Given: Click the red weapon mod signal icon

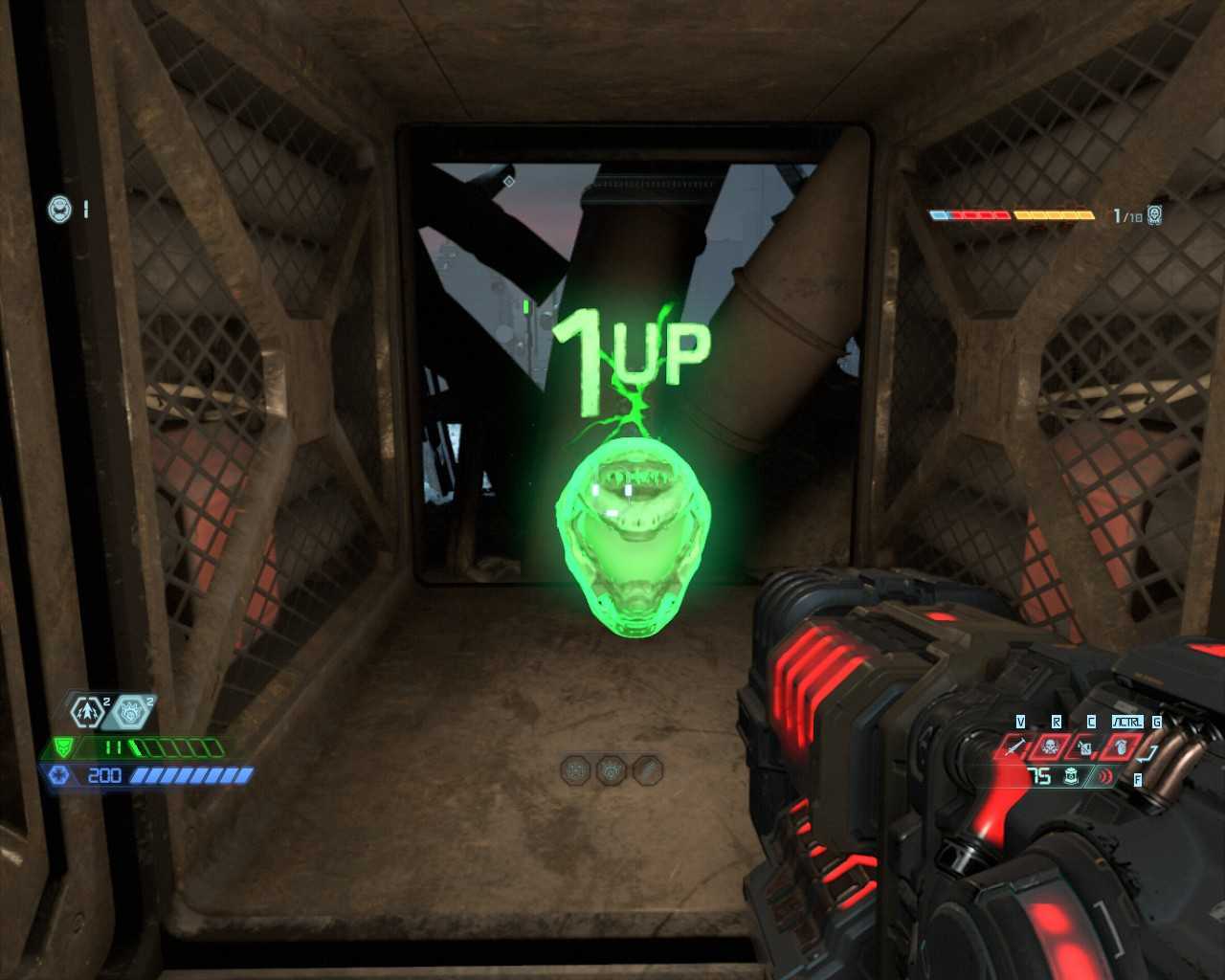Looking at the screenshot, I should pos(1105,776).
